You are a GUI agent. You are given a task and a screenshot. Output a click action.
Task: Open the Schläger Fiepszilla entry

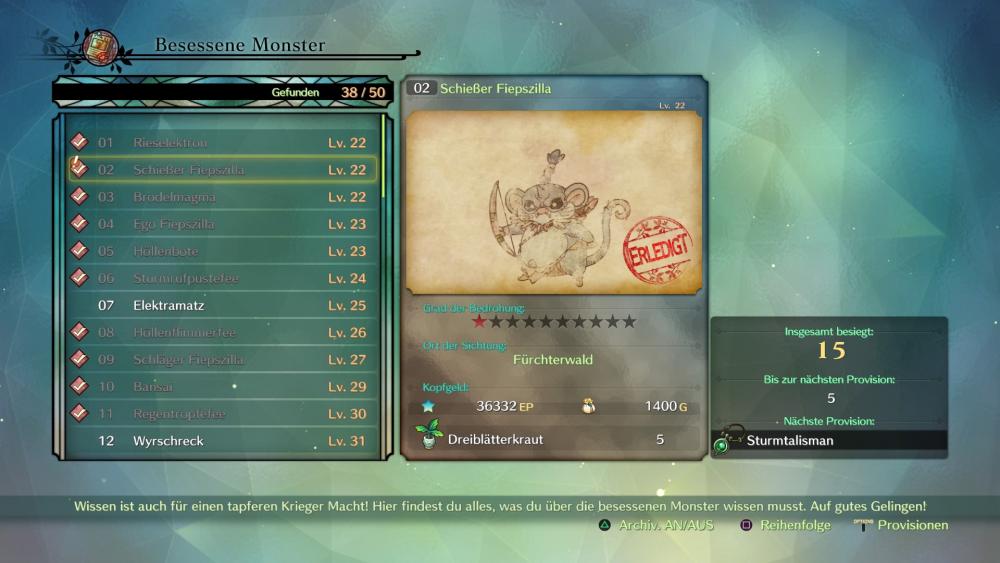222,359
